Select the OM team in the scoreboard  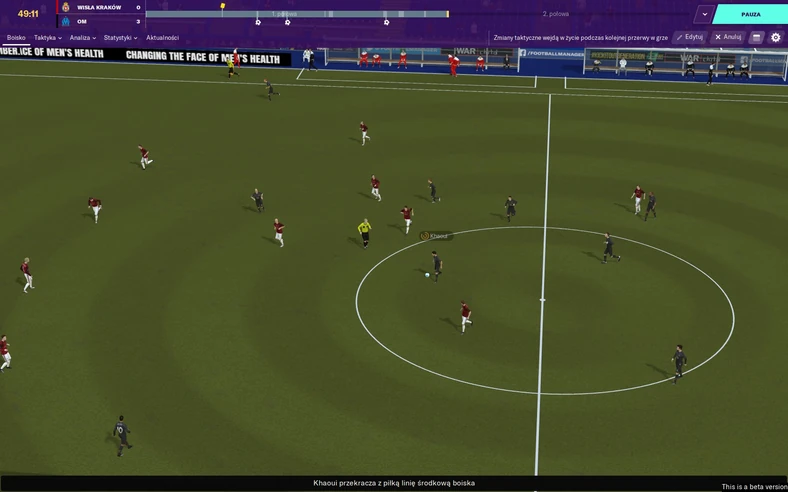point(82,21)
